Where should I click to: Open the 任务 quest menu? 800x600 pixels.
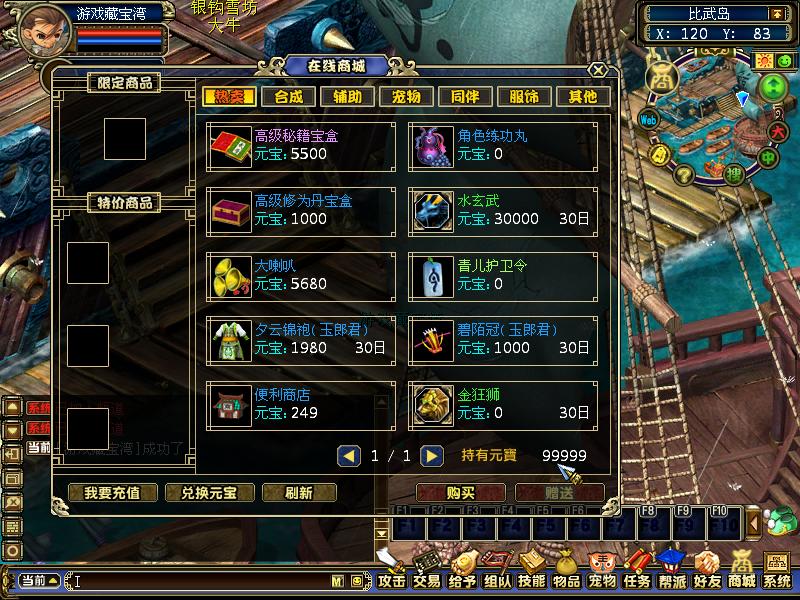click(637, 570)
